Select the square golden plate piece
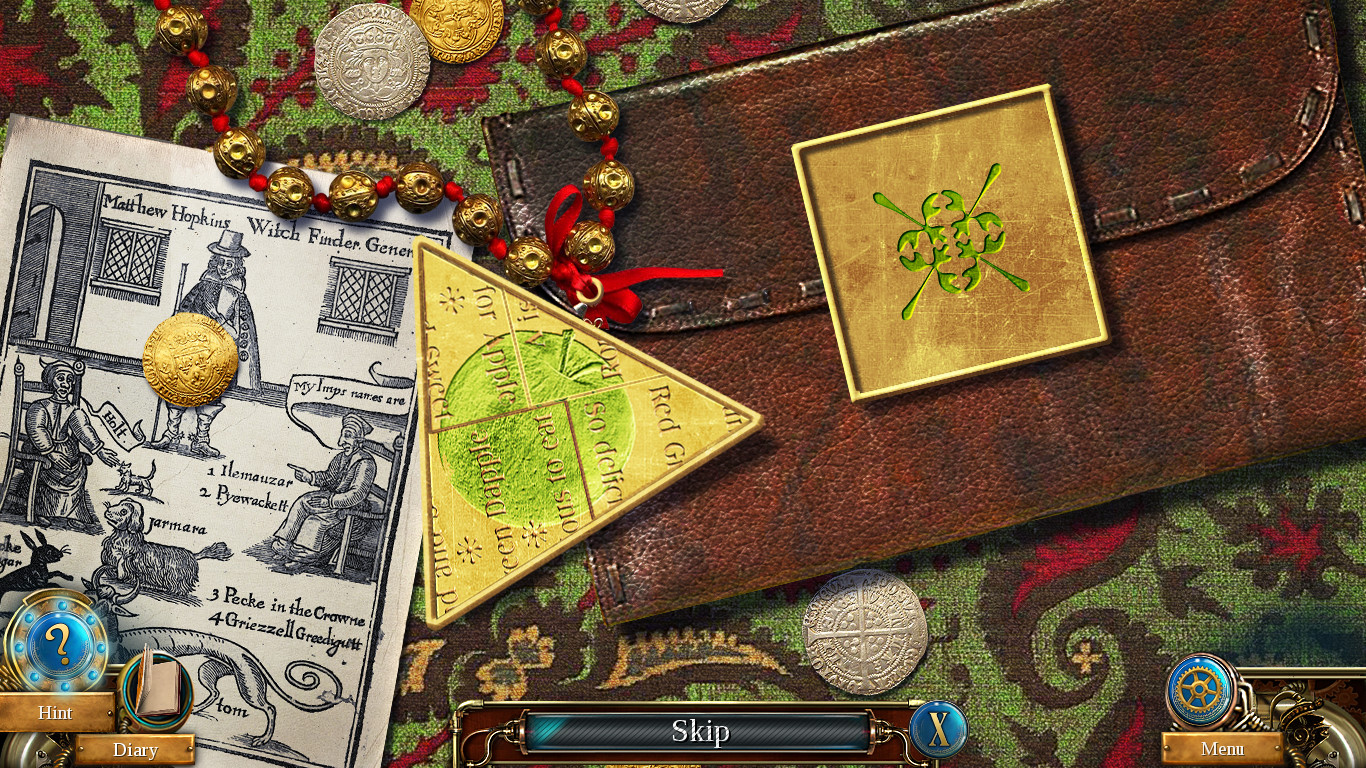This screenshot has width=1366, height=768. click(950, 242)
